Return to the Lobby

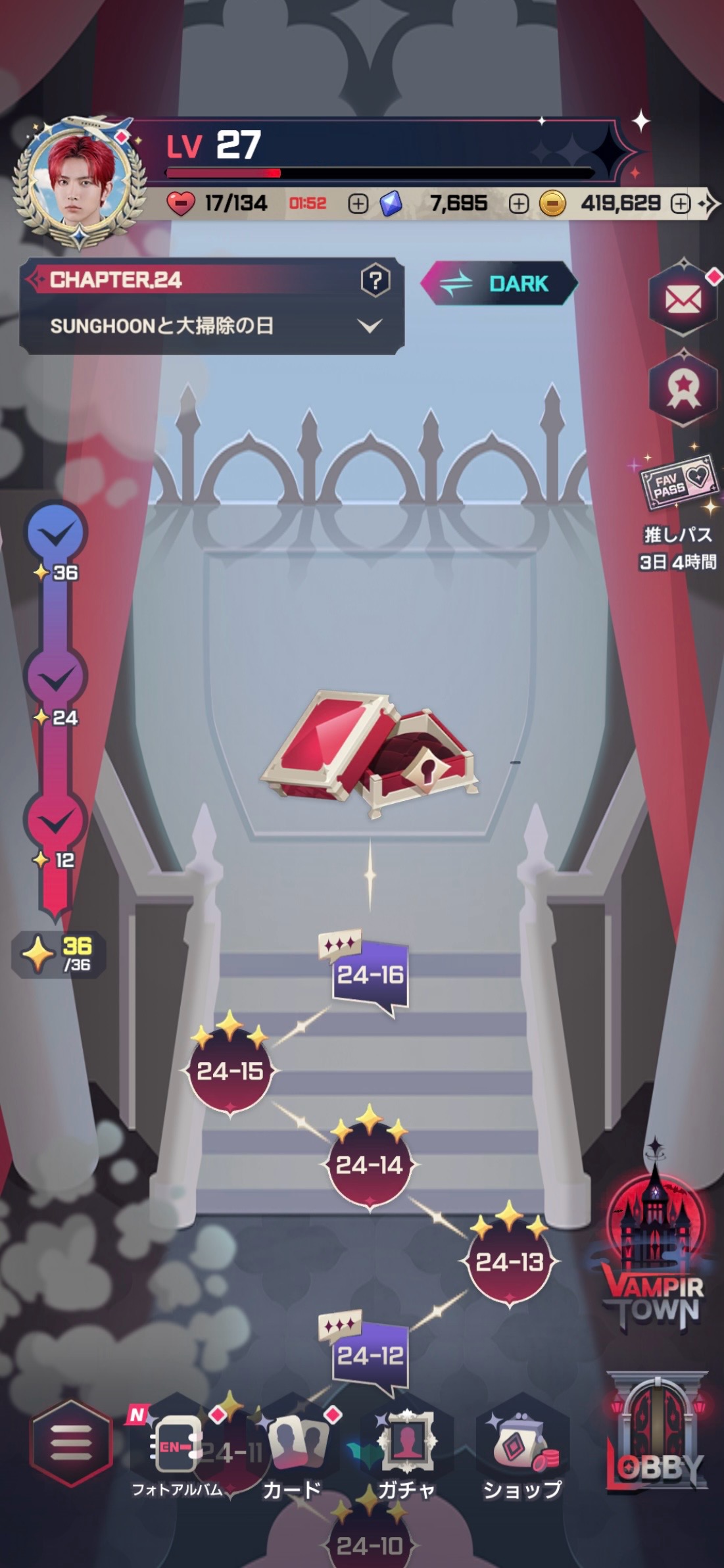coord(656,1434)
